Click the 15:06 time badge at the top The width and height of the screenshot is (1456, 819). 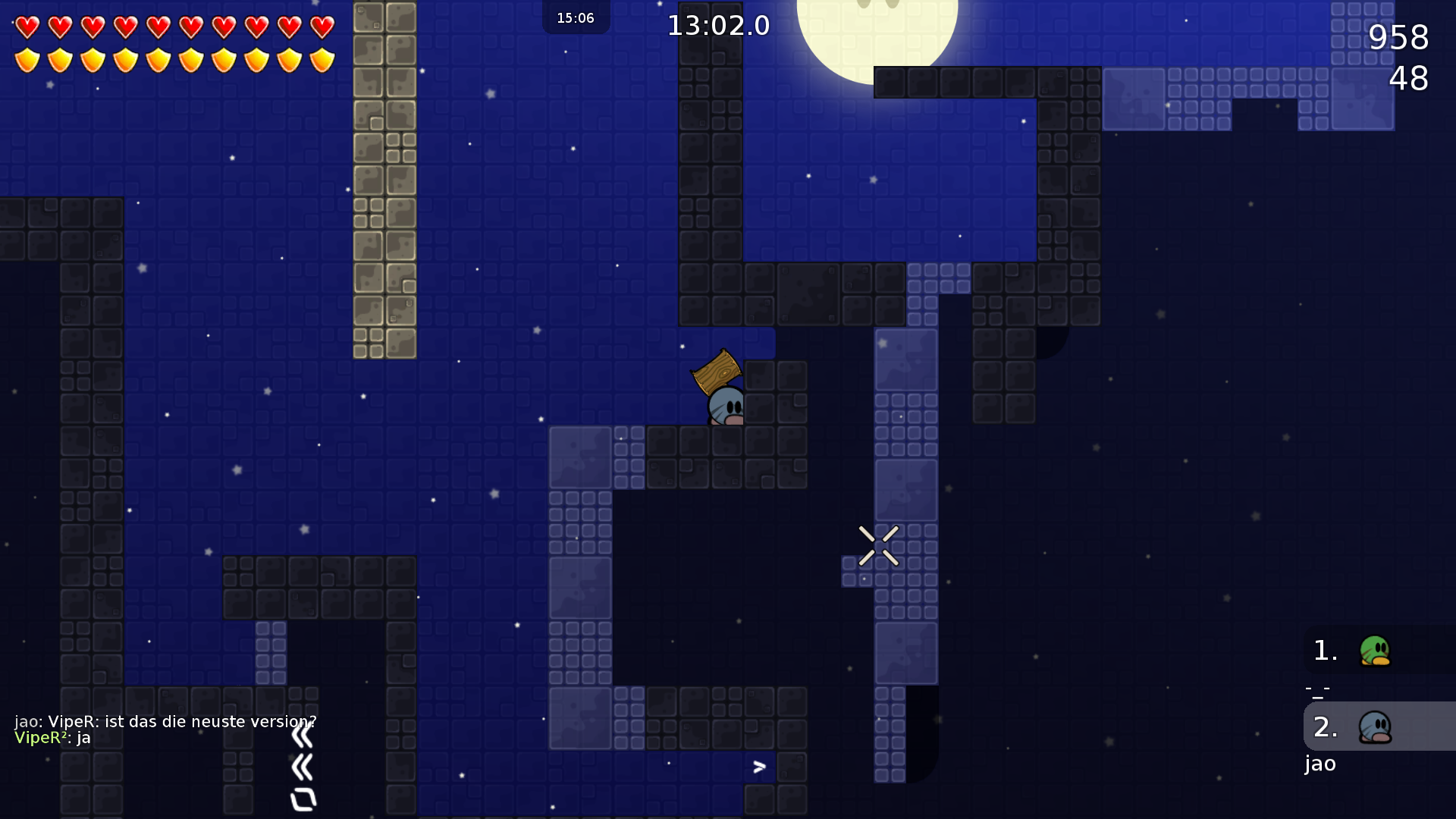576,18
